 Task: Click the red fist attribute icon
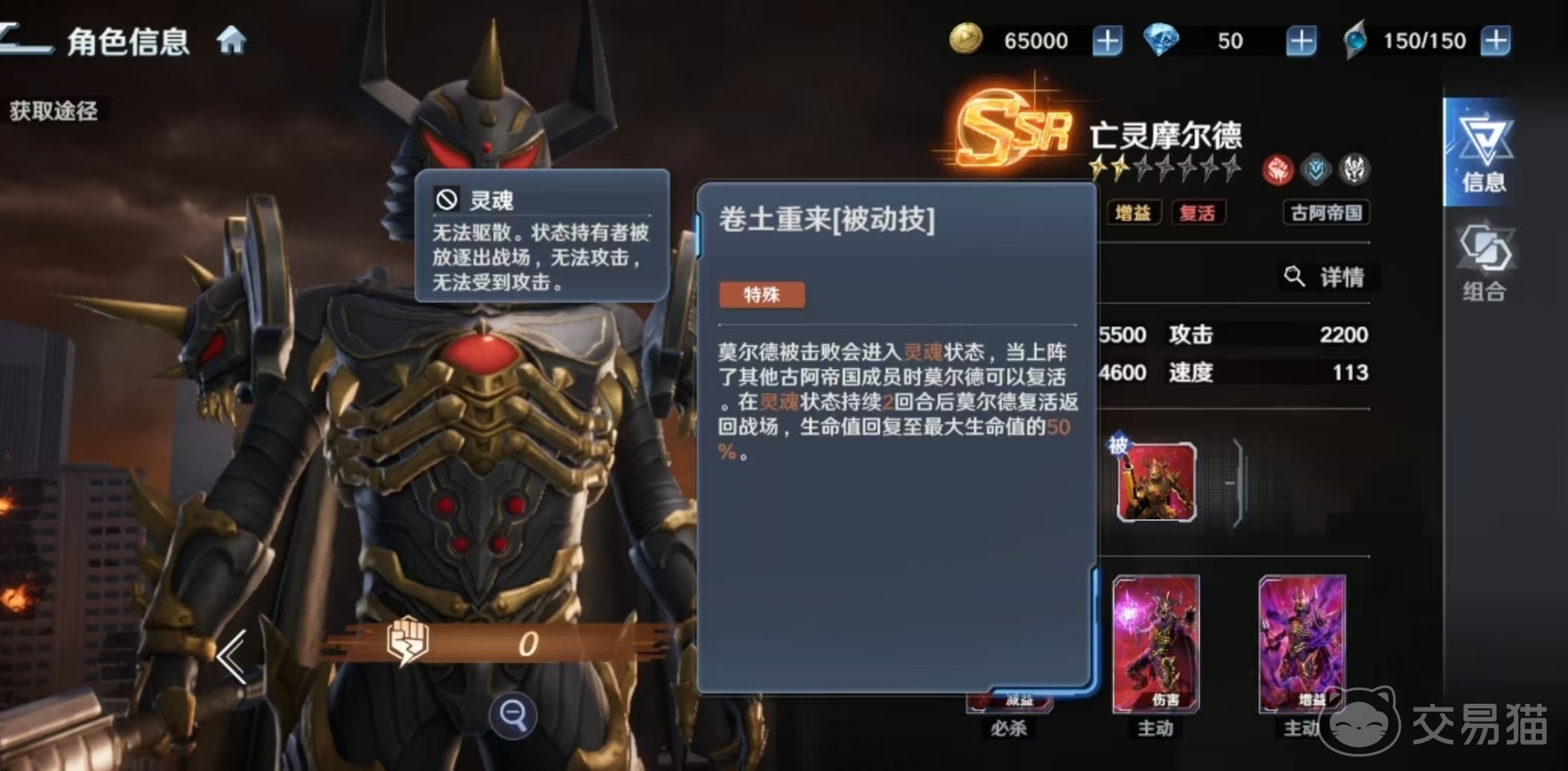tap(1278, 170)
